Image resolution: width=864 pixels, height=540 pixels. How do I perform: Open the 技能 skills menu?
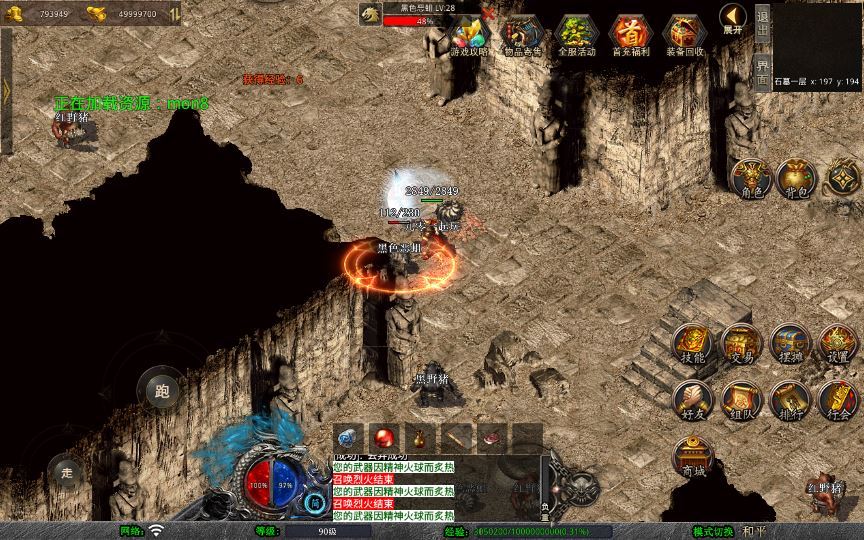692,344
